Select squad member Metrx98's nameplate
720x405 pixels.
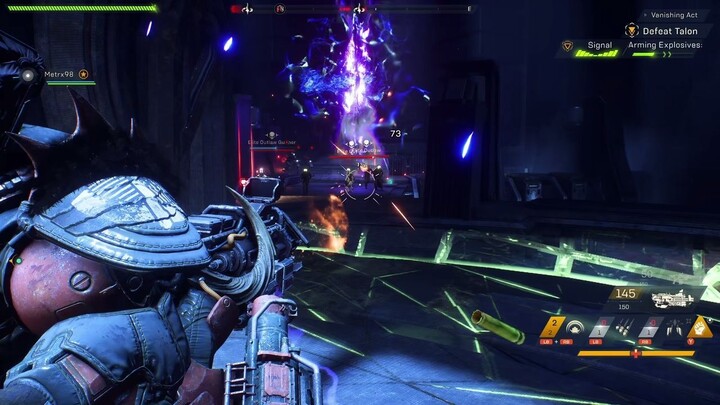click(62, 74)
